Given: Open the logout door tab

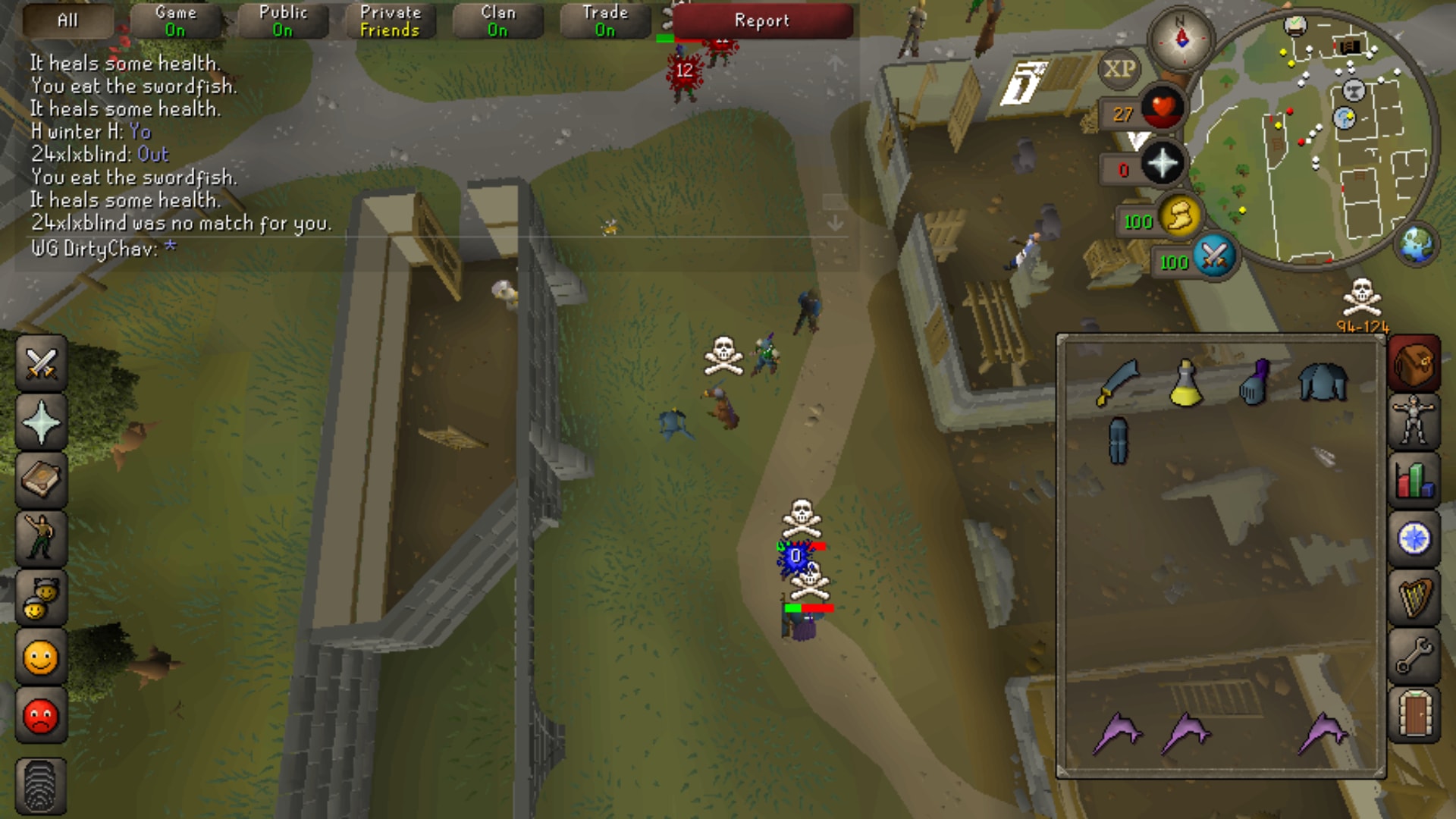Looking at the screenshot, I should click(1414, 714).
